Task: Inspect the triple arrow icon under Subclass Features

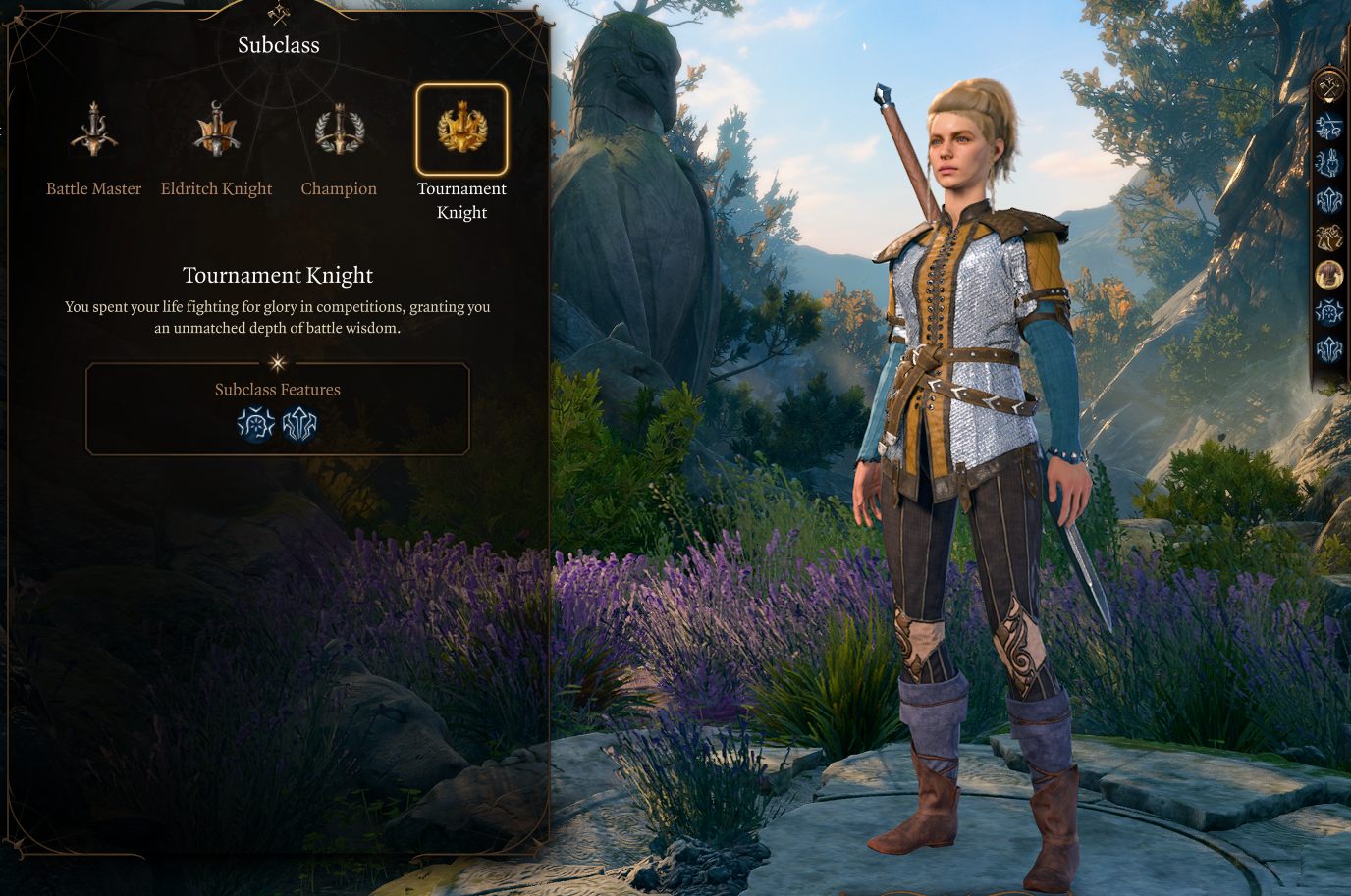Action: click(x=299, y=424)
